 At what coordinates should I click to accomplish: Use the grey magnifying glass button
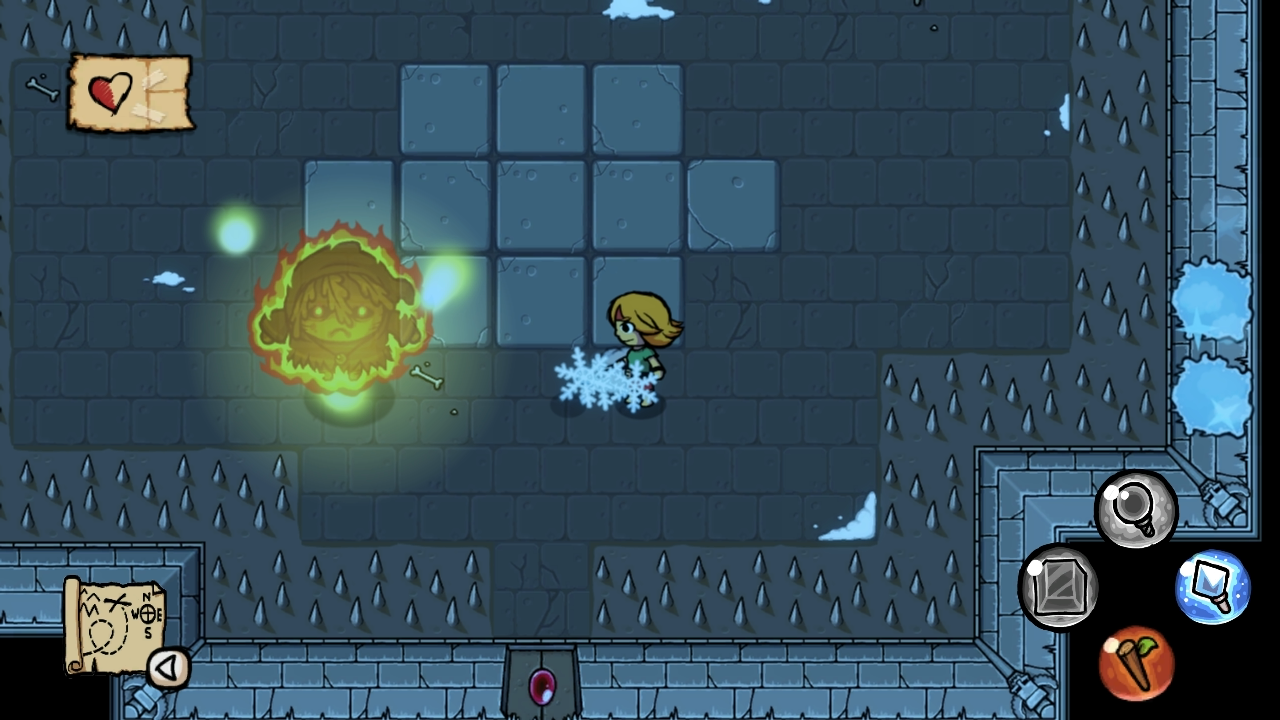(1136, 510)
